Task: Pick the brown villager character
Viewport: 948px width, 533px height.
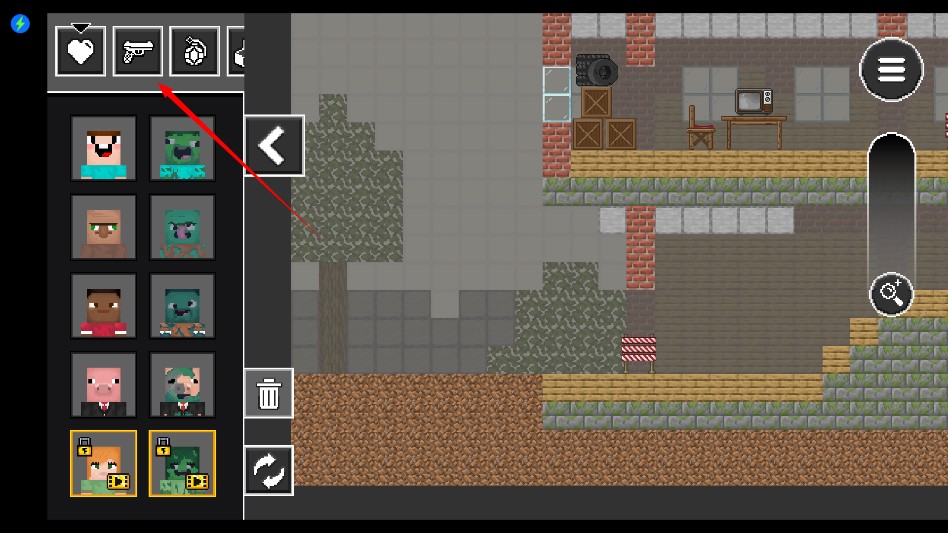Action: pyautogui.click(x=104, y=227)
